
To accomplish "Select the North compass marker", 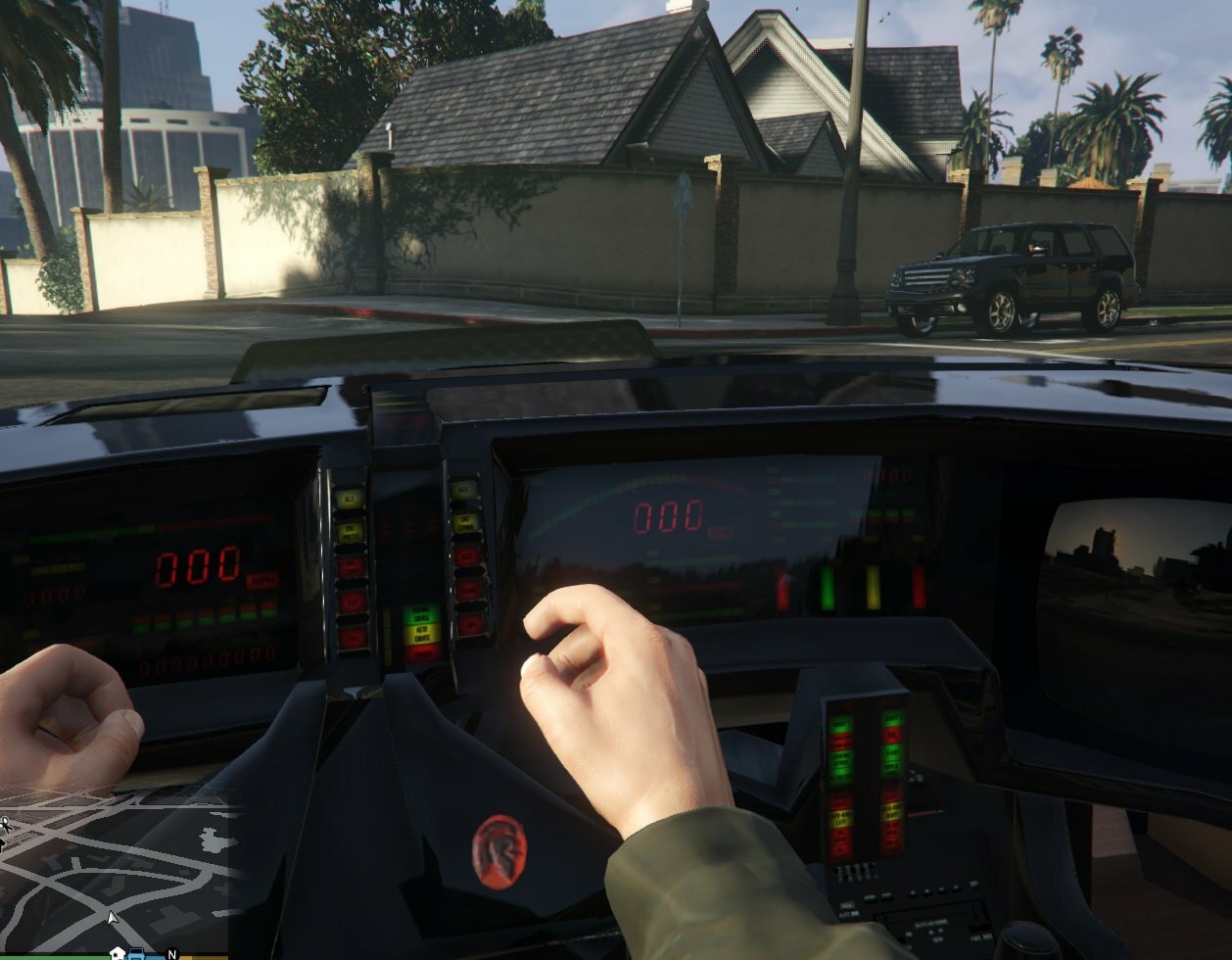I will pos(172,954).
